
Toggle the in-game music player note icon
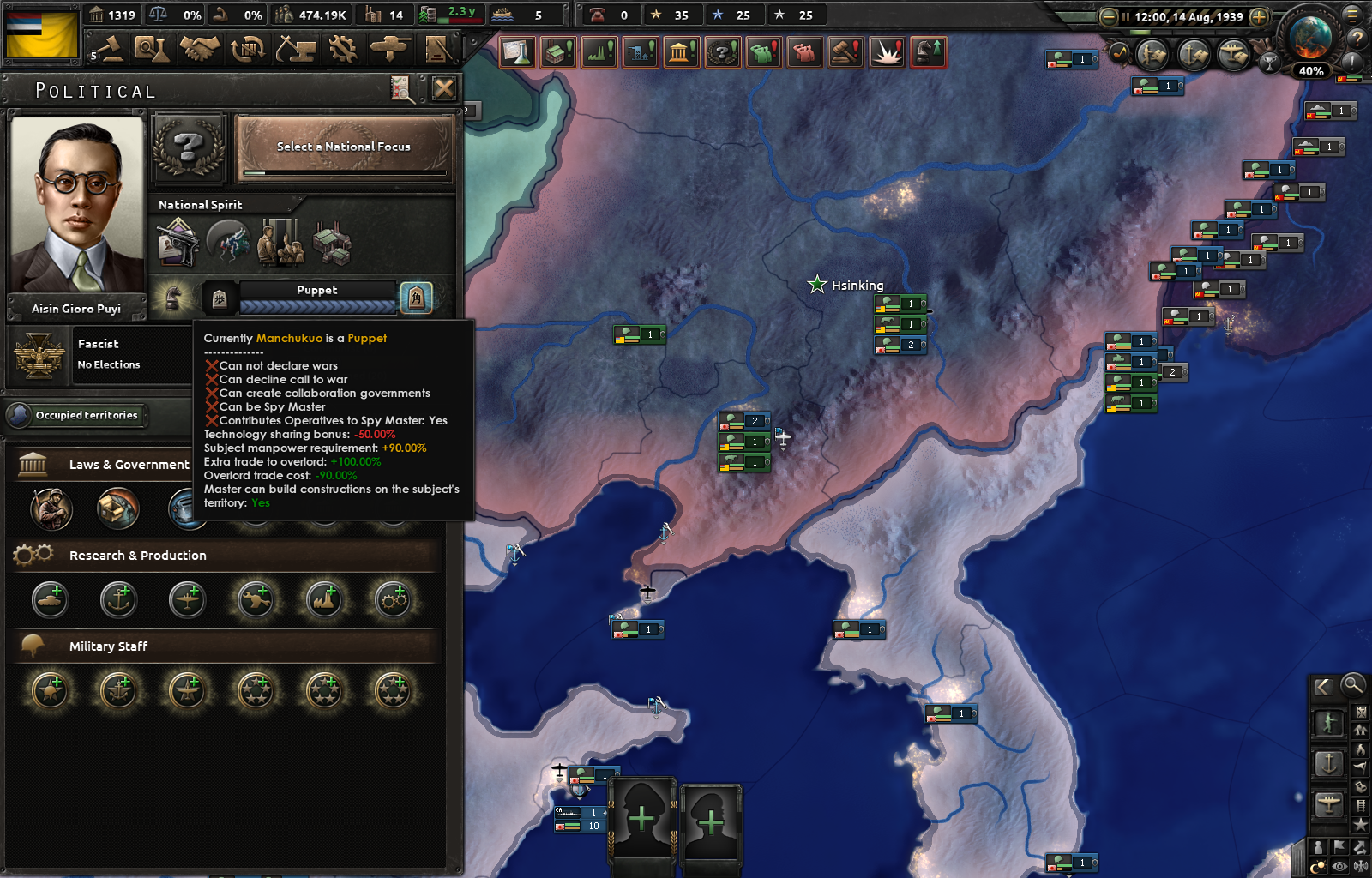click(1118, 52)
